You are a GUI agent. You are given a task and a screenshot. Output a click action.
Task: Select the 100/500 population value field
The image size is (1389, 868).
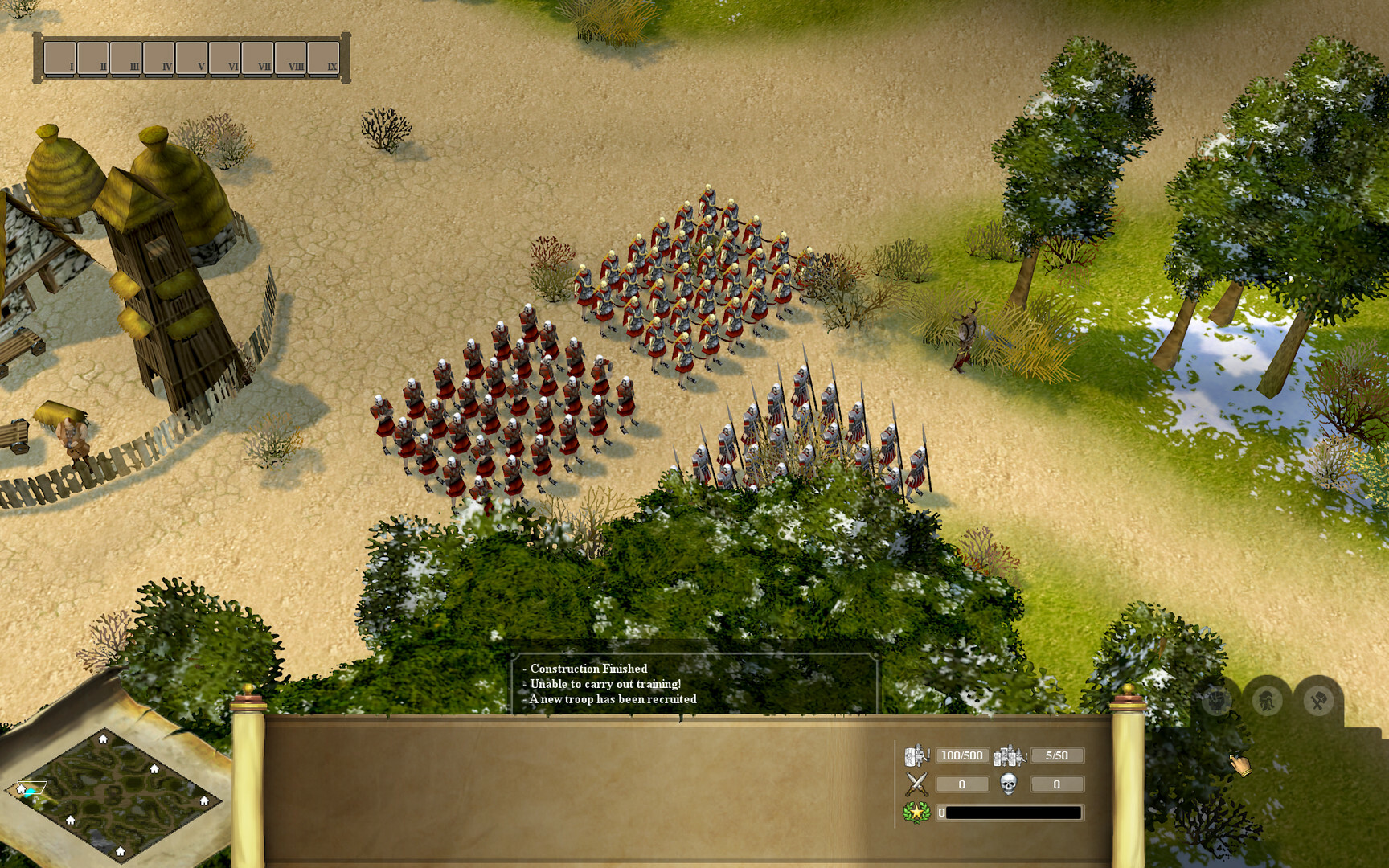(x=962, y=754)
